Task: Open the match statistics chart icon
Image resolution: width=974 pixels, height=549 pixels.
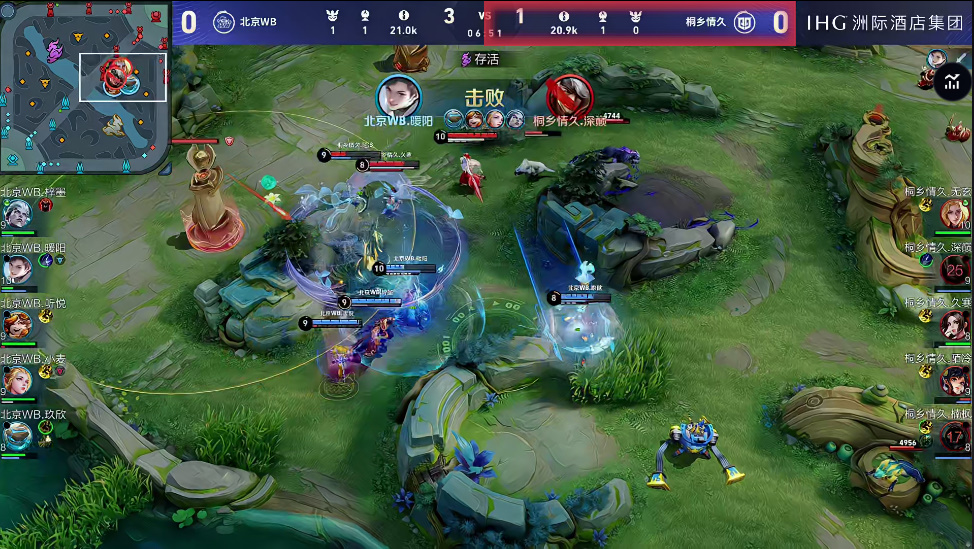Action: [x=952, y=84]
